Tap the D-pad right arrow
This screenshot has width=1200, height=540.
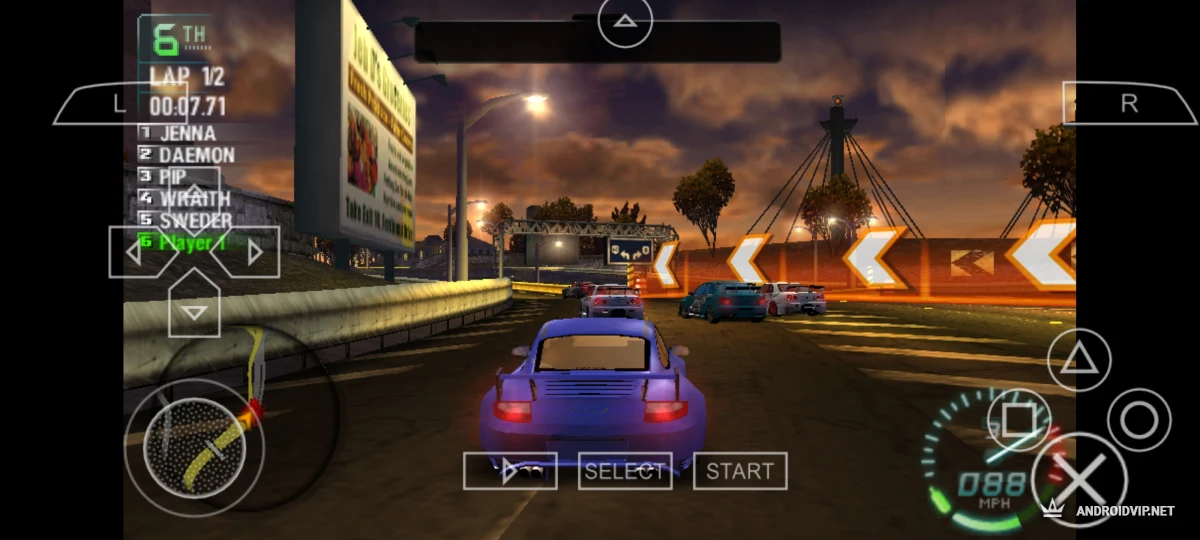[x=251, y=252]
